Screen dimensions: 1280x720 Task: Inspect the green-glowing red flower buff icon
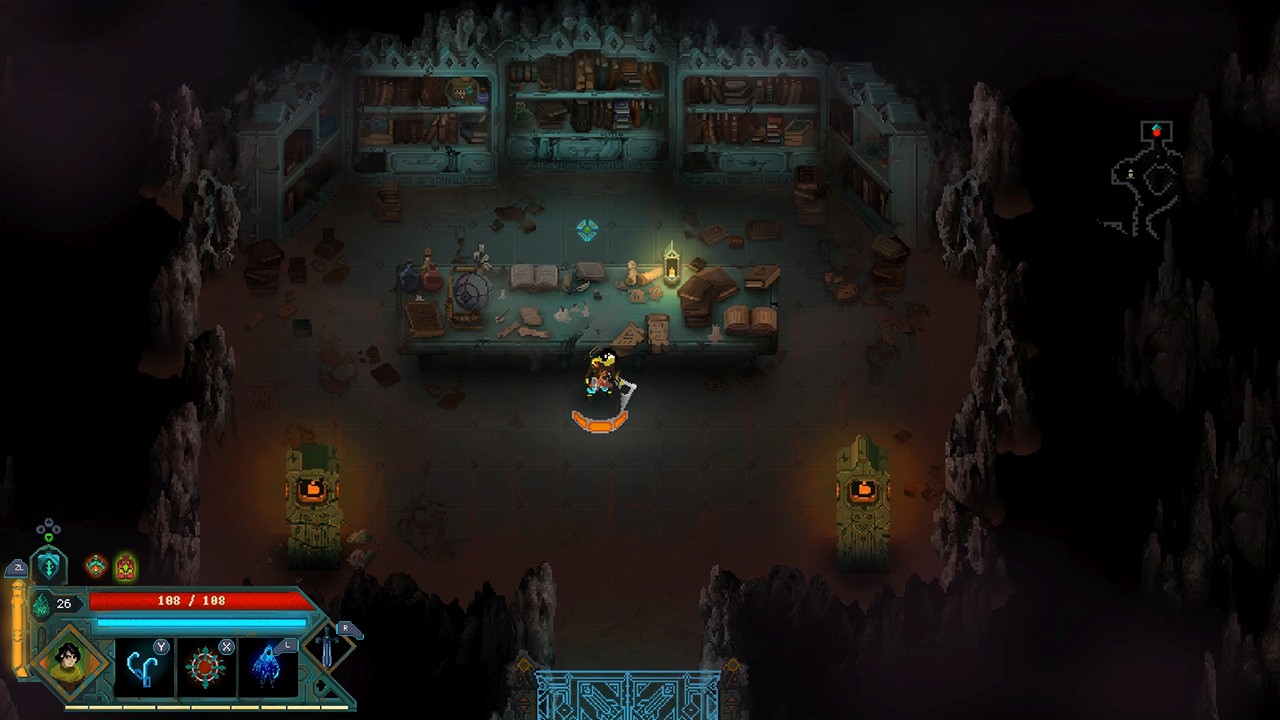click(x=125, y=567)
